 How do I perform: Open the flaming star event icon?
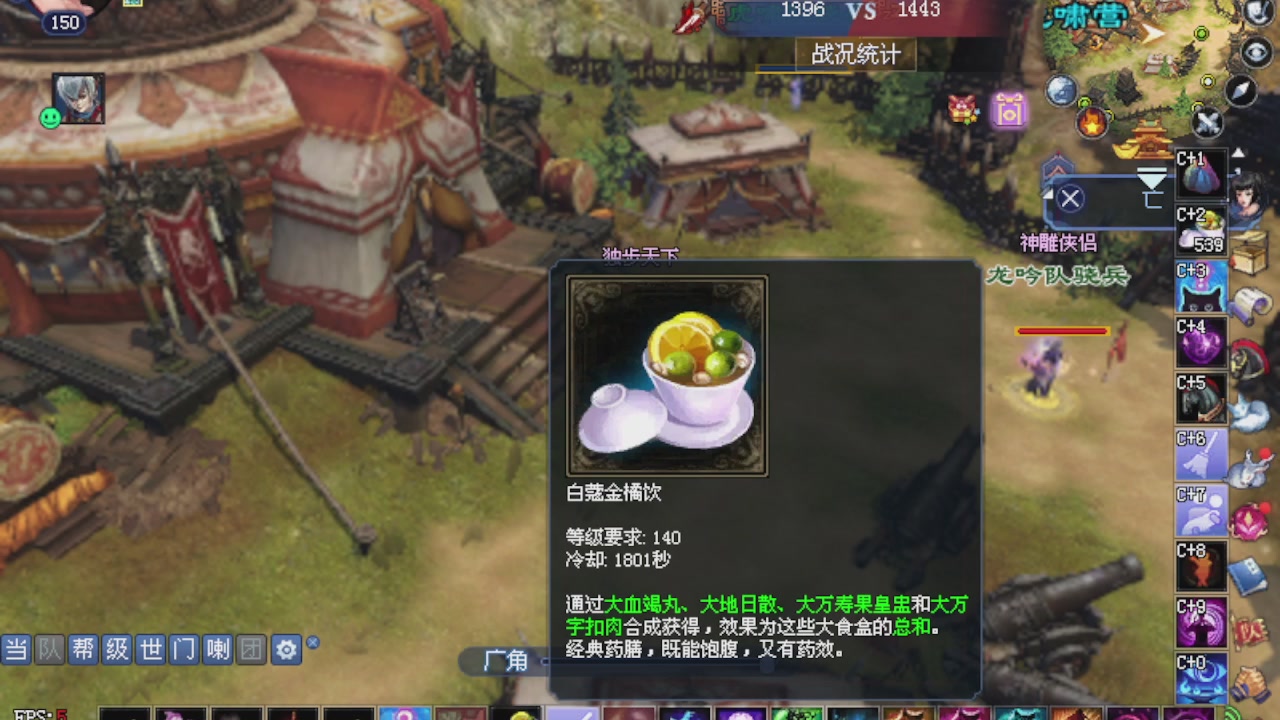(x=1092, y=121)
